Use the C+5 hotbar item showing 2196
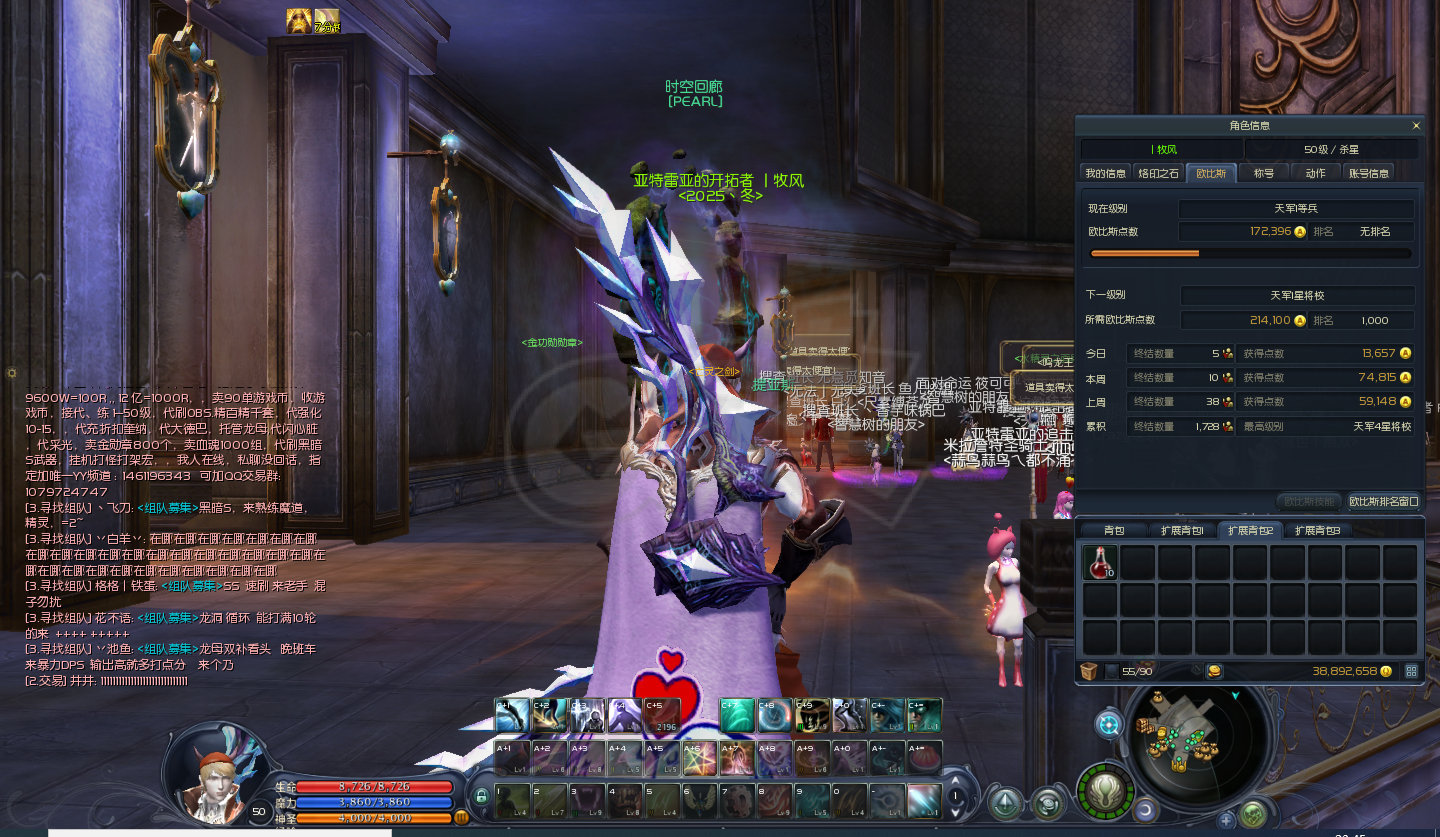Image resolution: width=1440 pixels, height=837 pixels. click(x=661, y=715)
